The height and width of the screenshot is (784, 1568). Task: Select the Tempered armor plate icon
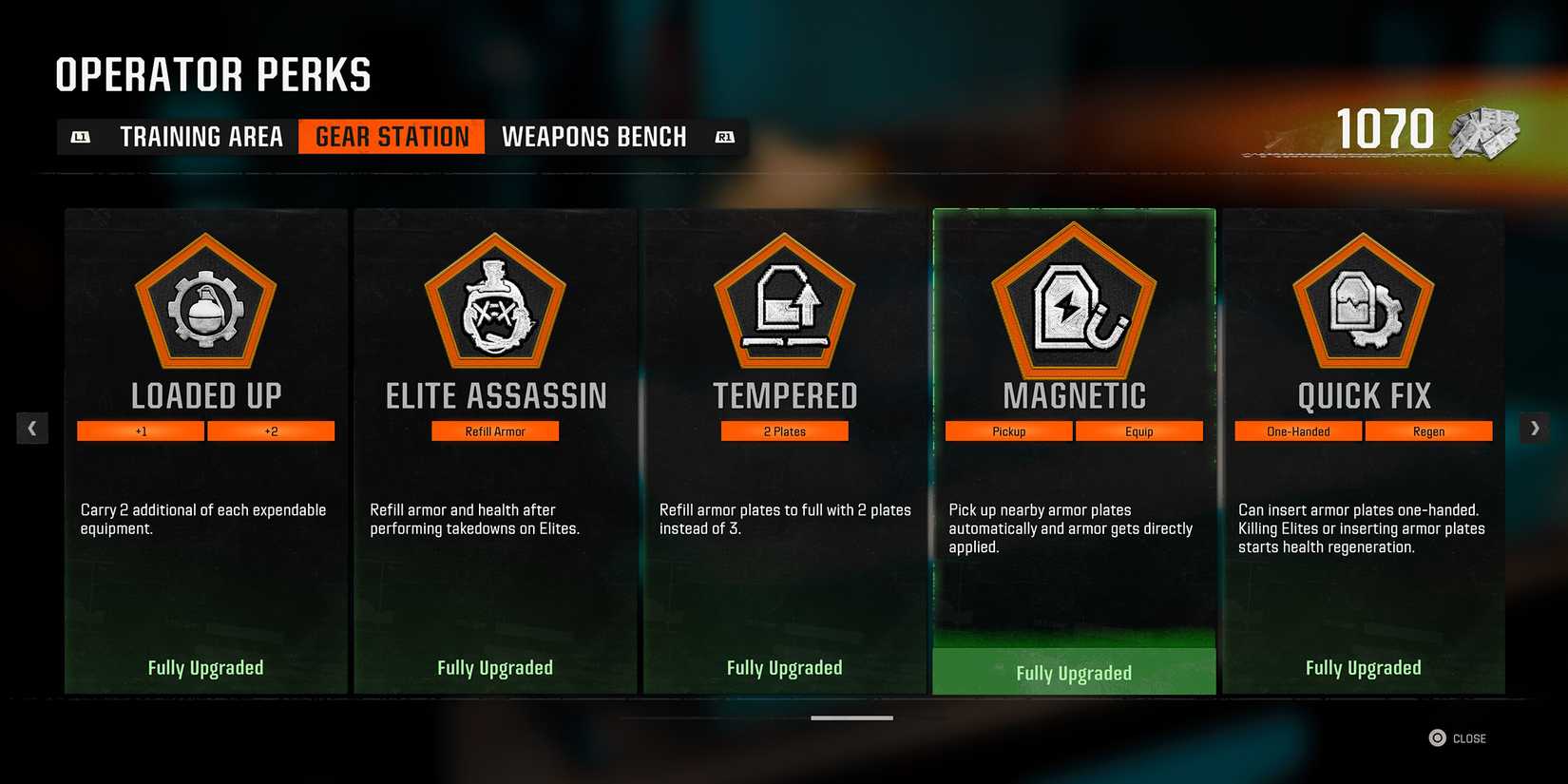tap(784, 304)
